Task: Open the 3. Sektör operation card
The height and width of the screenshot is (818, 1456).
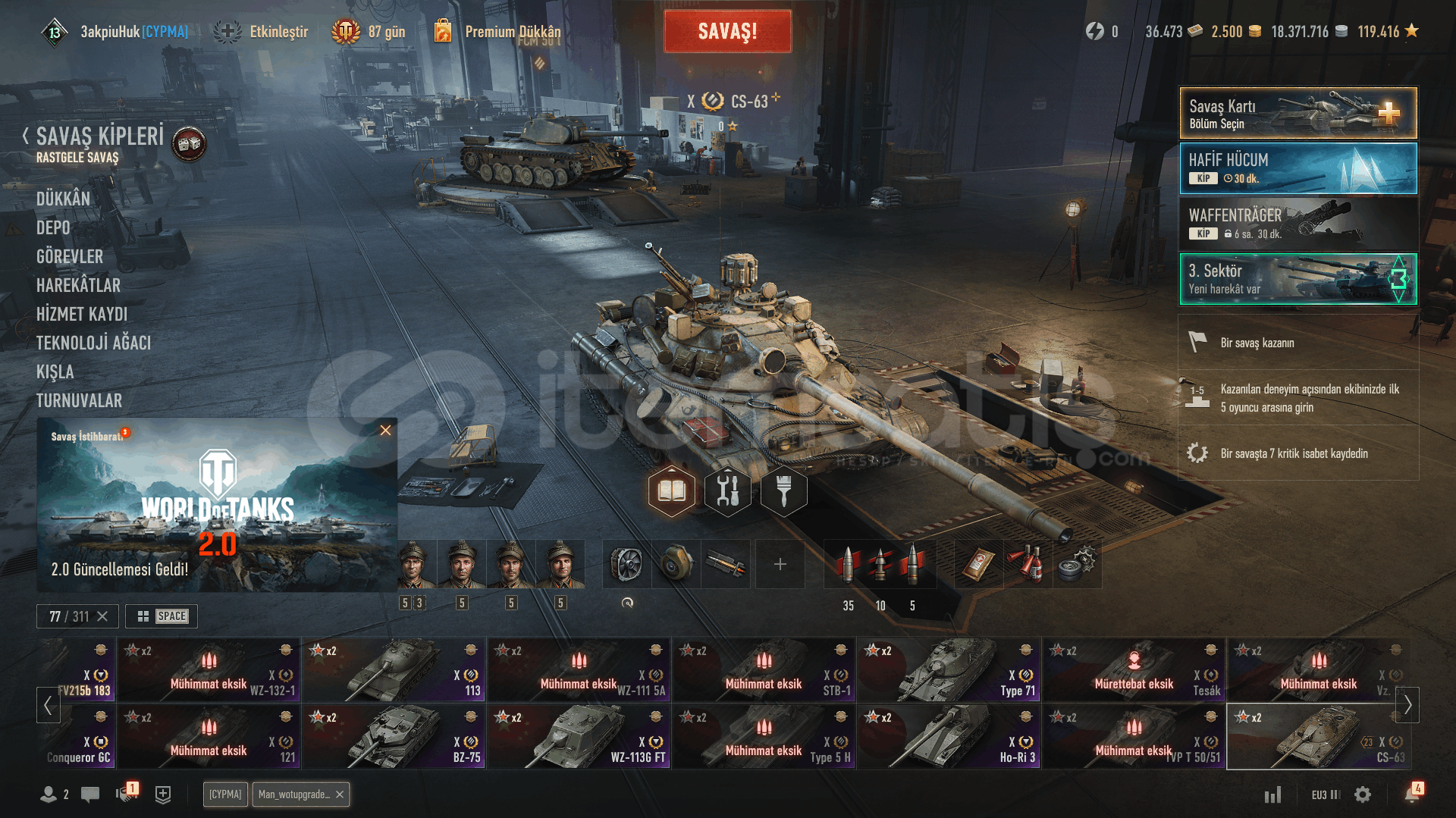Action: pos(1298,279)
